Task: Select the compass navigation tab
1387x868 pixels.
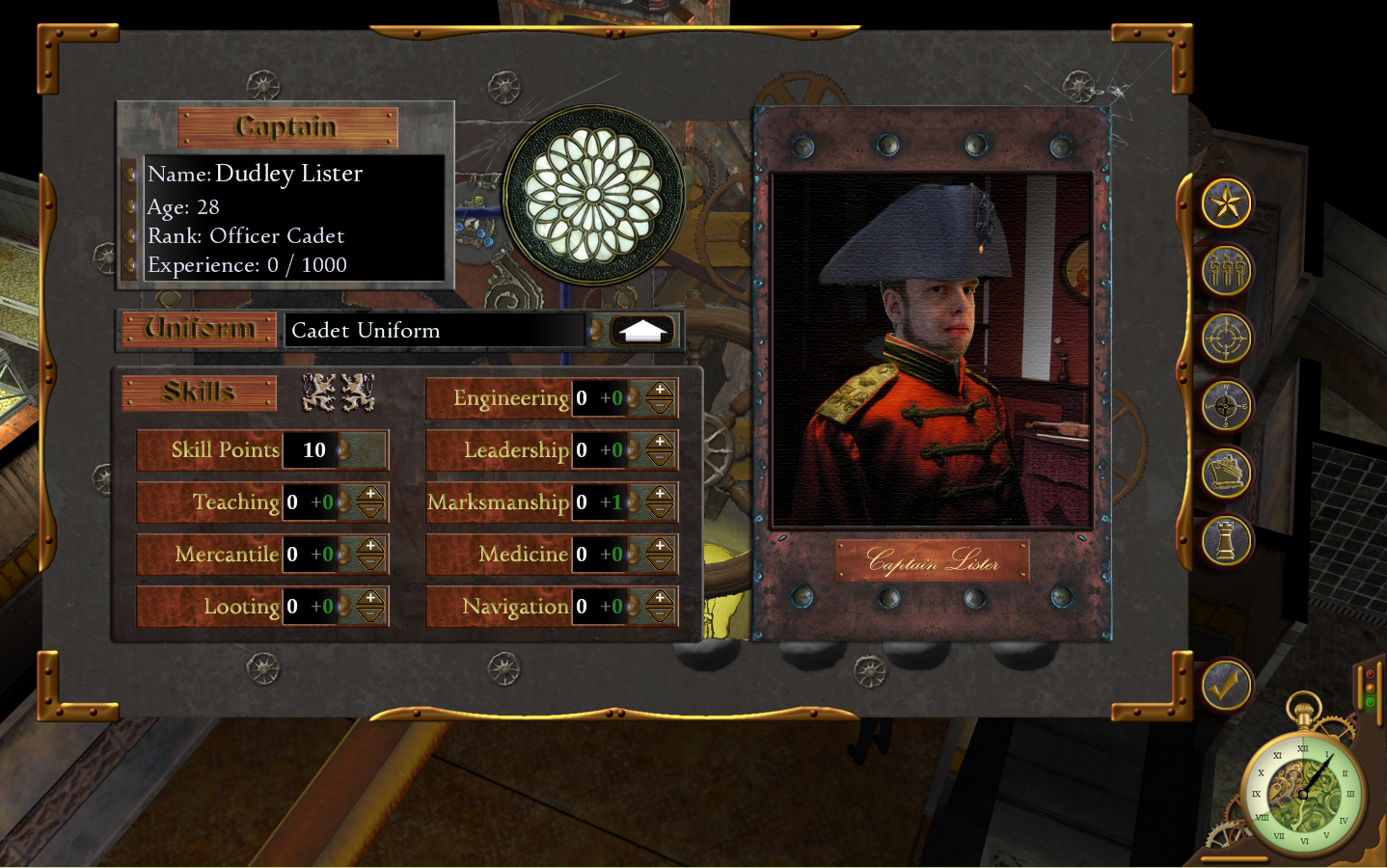Action: 1226,406
